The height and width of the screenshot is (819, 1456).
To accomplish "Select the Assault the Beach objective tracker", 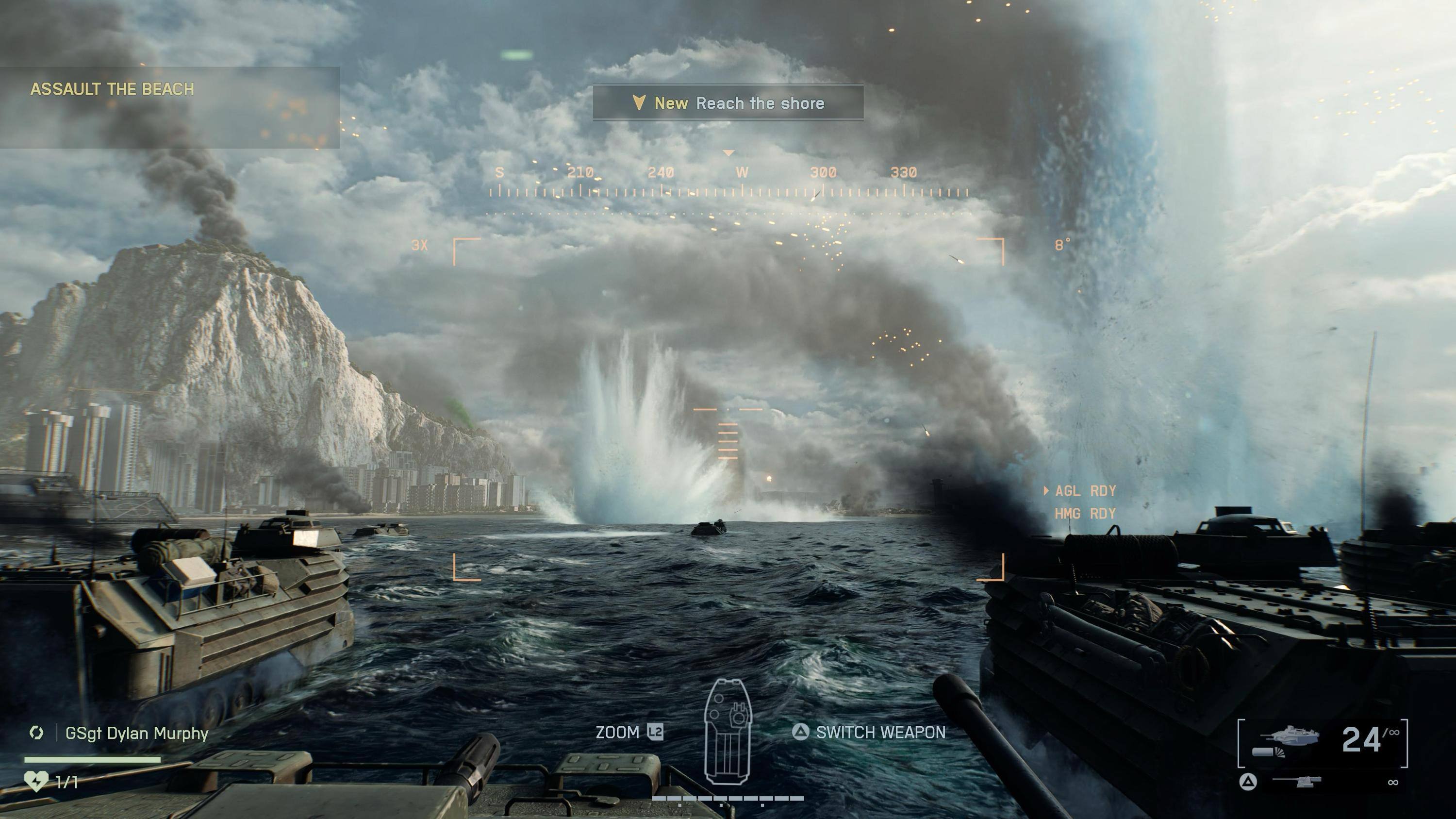I will (x=112, y=89).
